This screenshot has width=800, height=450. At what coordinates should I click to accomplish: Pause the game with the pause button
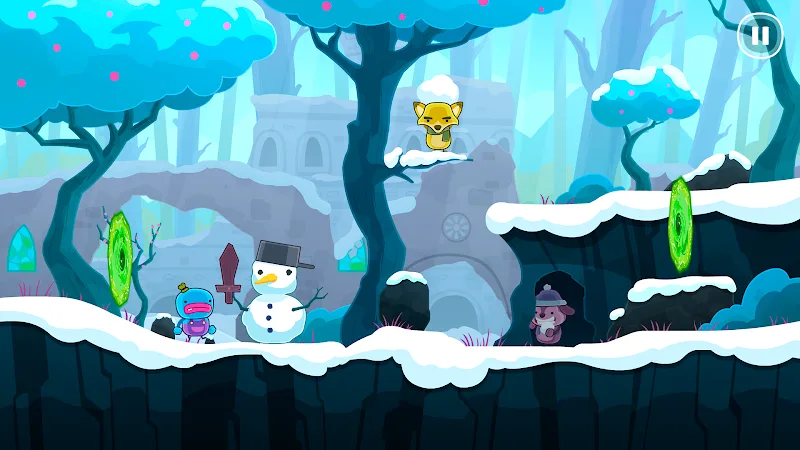760,36
